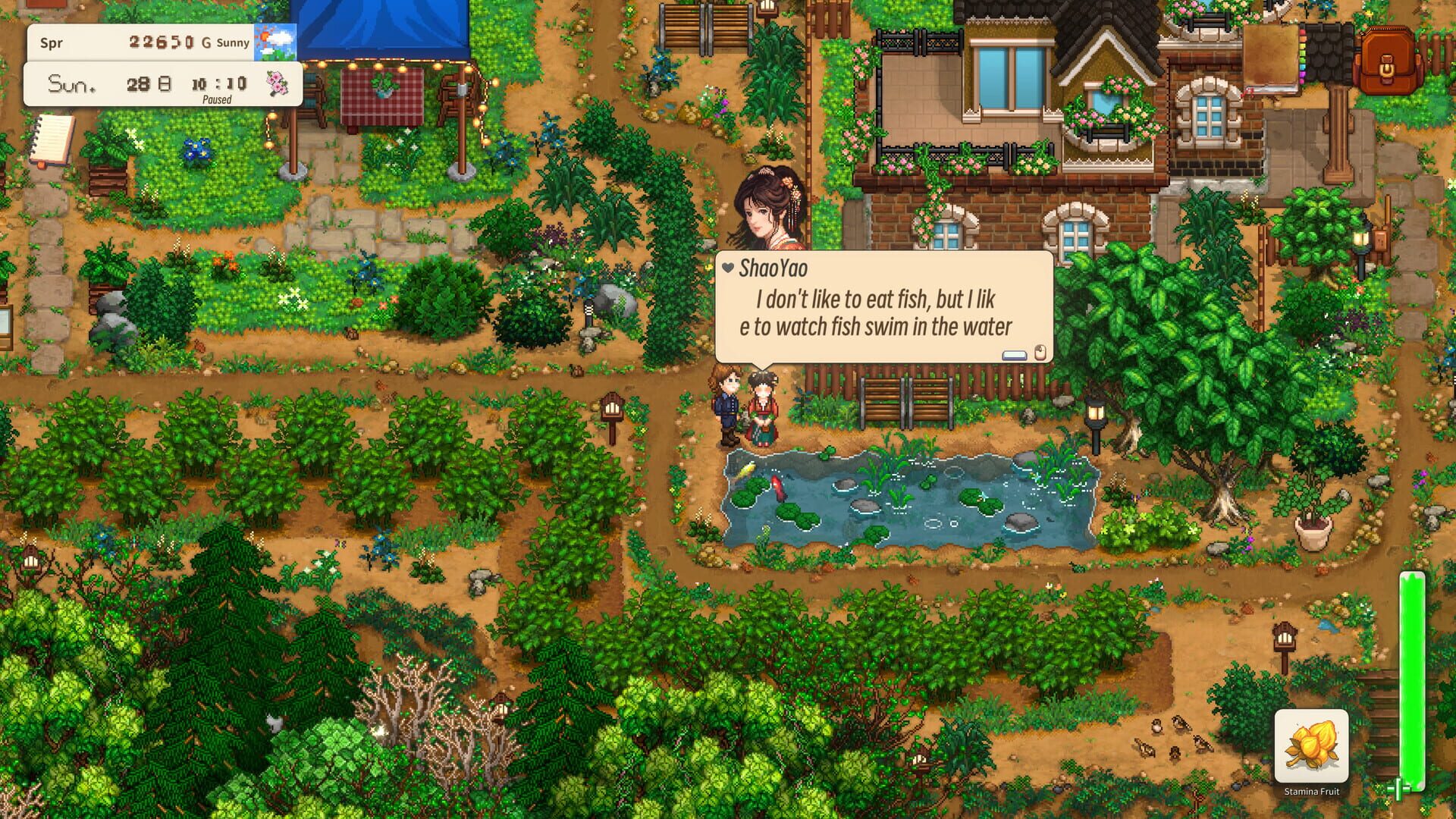Click the heart icon beside ShaoYao's name
This screenshot has width=1456, height=819.
coord(727,266)
